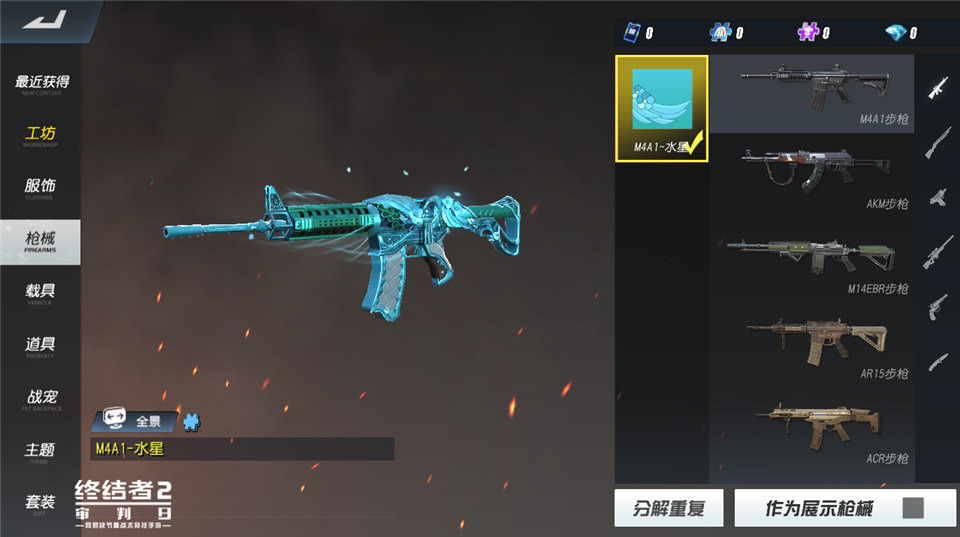
Task: Toggle the 全景 panorama view button
Action: pos(135,421)
